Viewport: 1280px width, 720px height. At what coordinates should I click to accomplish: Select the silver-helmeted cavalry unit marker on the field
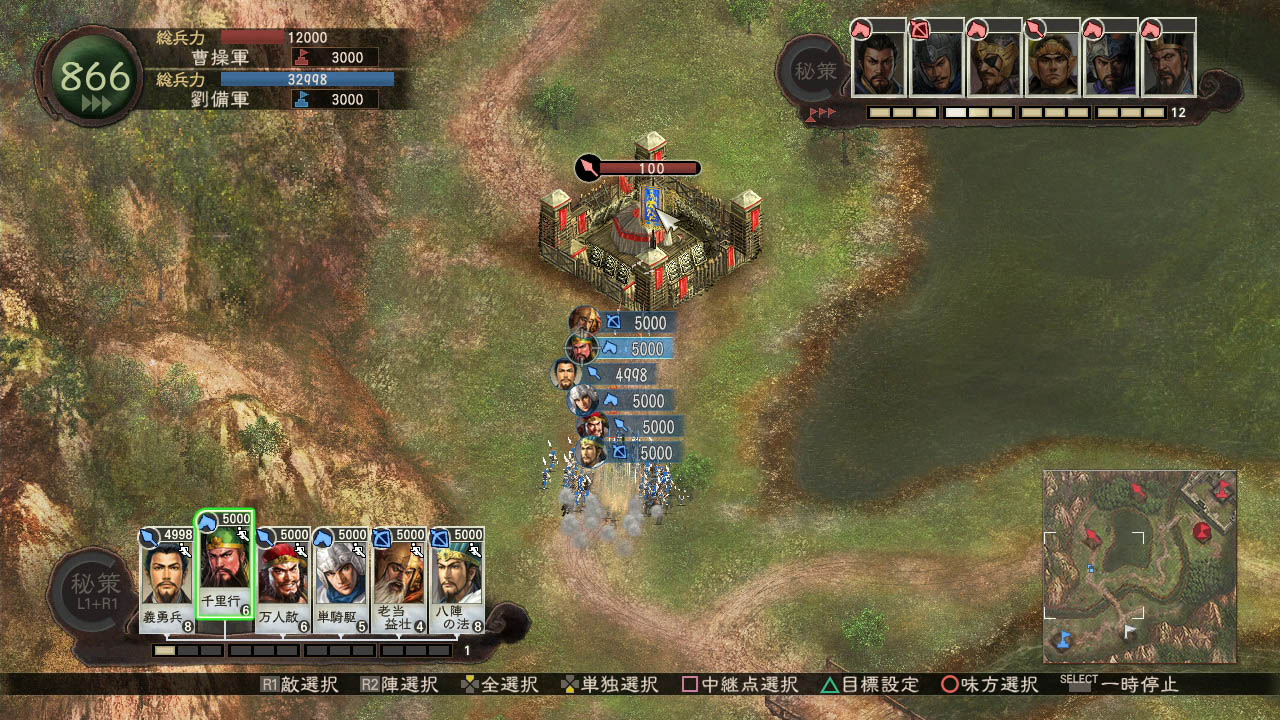(583, 400)
